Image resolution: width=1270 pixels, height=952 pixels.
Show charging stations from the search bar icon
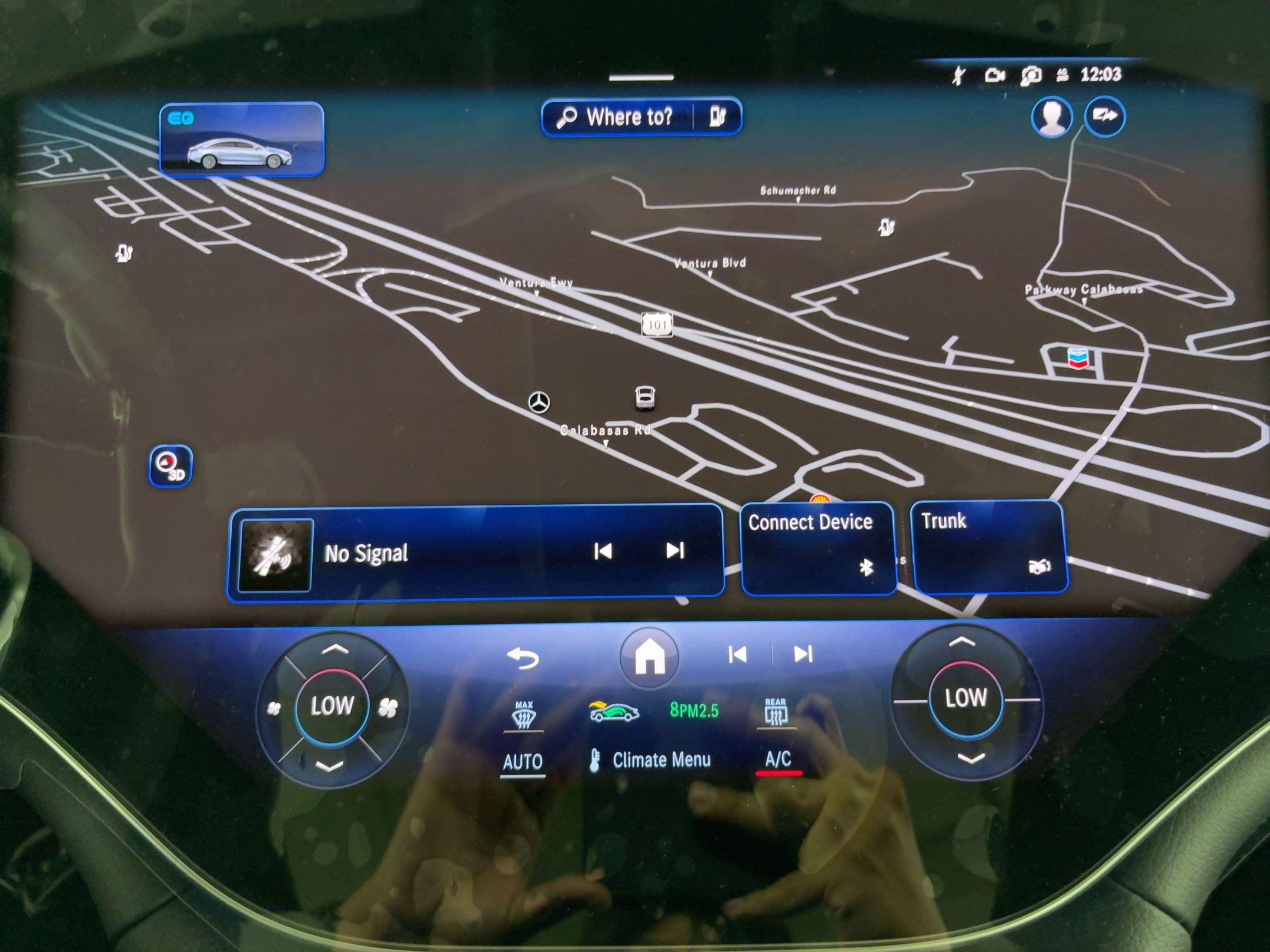point(717,117)
